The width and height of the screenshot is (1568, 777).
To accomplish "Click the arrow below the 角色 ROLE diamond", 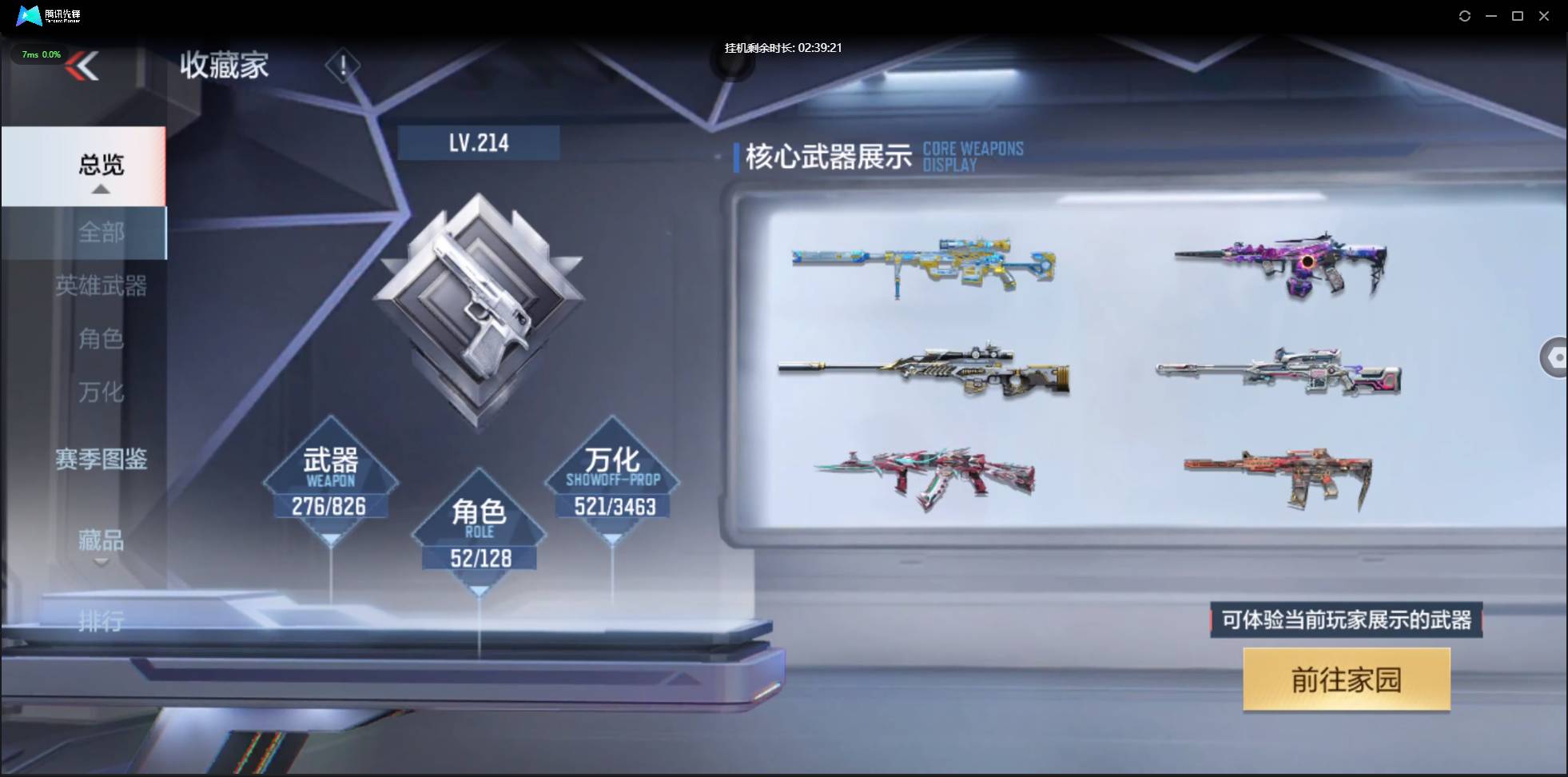I will [x=480, y=589].
